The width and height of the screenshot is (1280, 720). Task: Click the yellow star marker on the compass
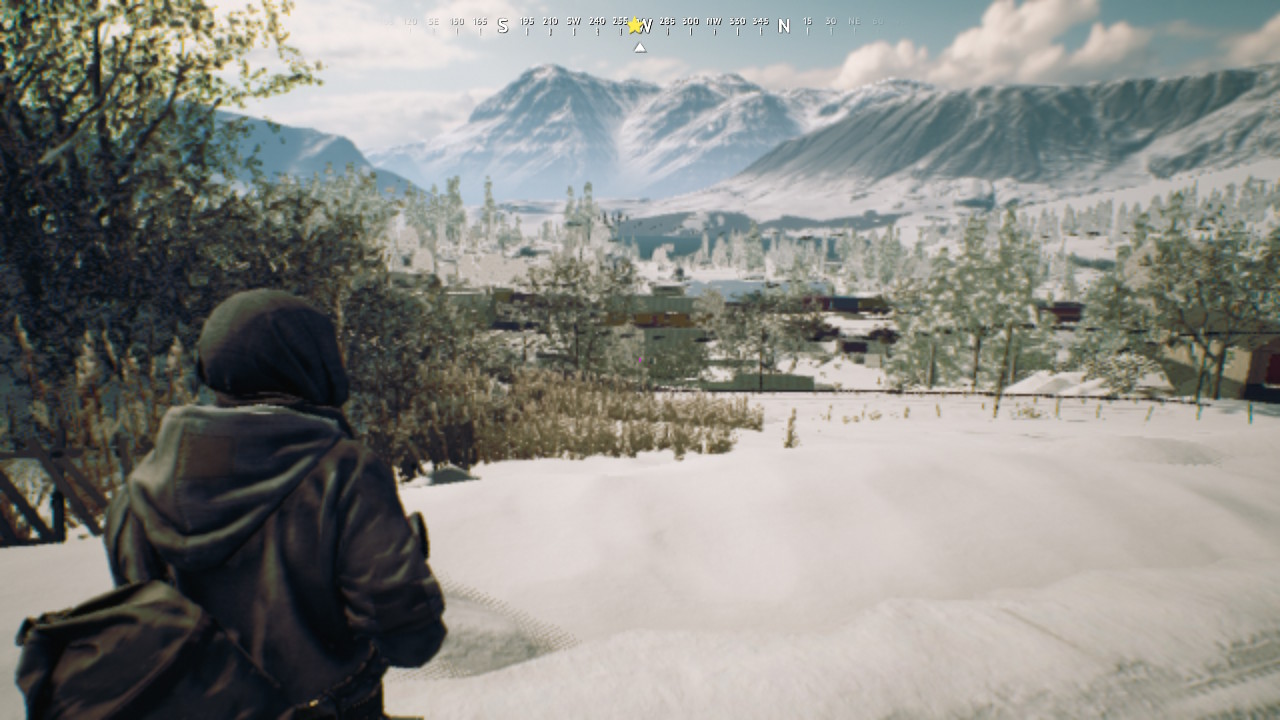(634, 25)
